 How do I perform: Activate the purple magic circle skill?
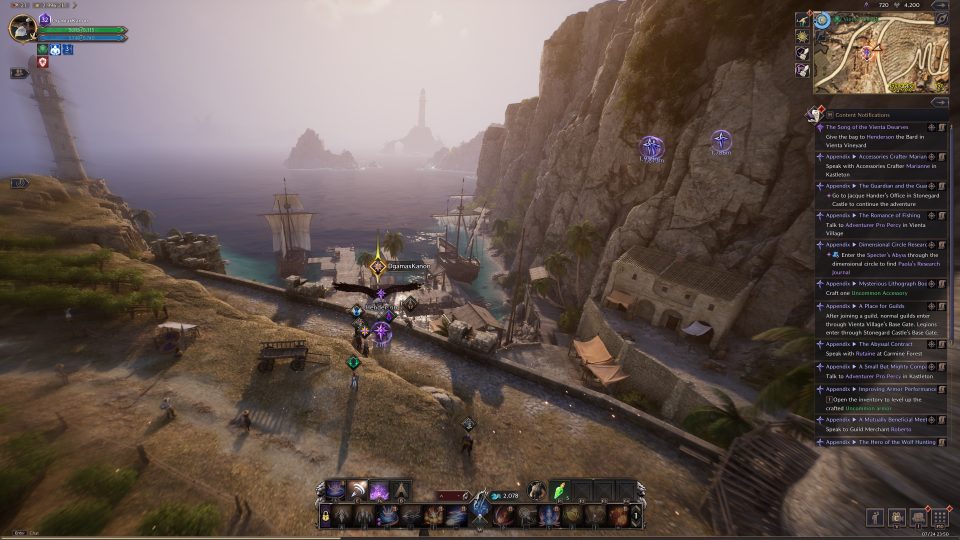(x=380, y=491)
